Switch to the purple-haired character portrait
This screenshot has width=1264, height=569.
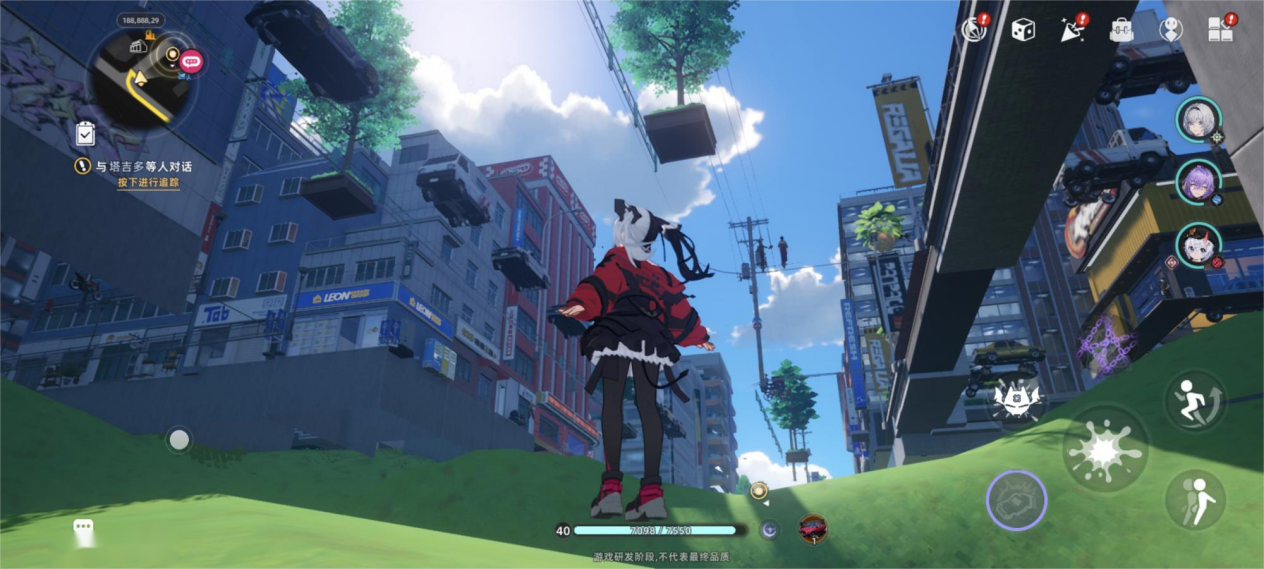pyautogui.click(x=1198, y=183)
